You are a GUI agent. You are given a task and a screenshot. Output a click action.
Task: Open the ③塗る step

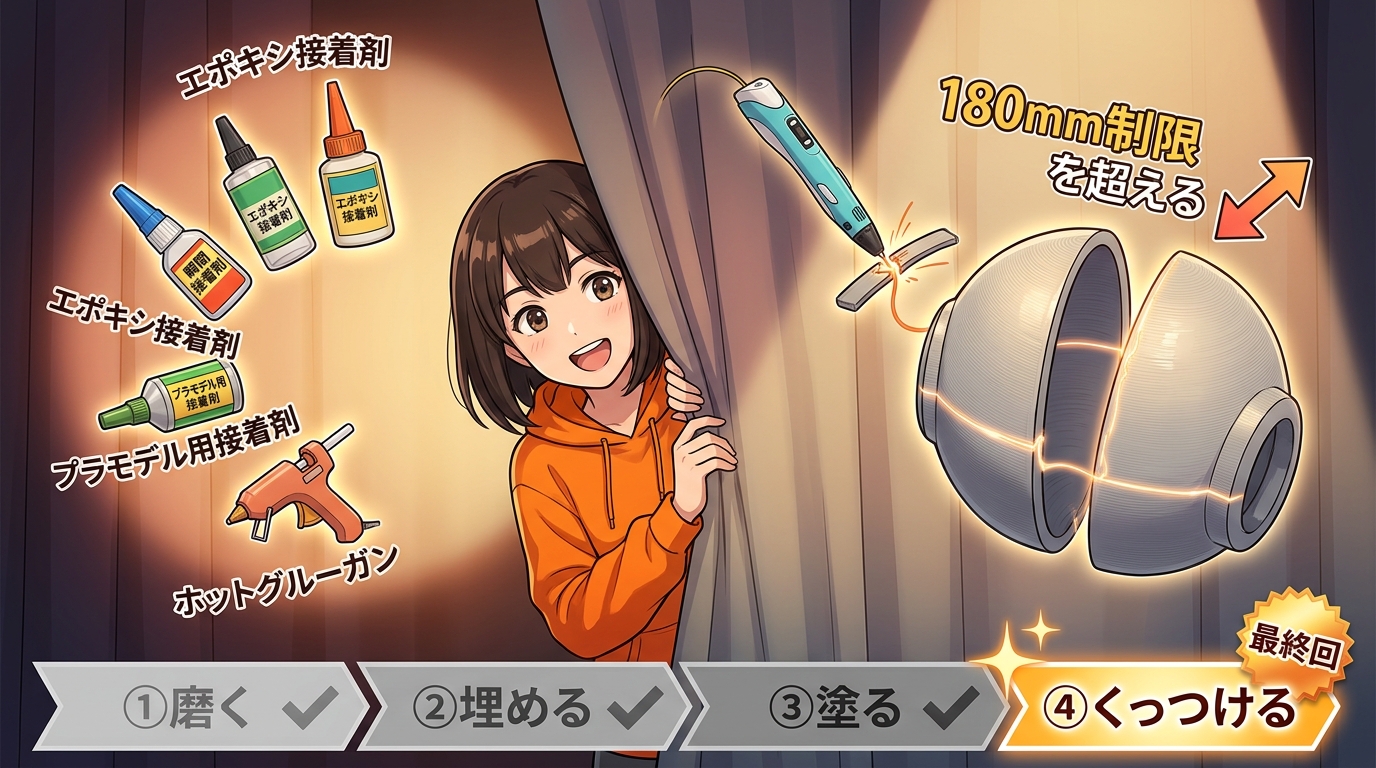tap(845, 709)
